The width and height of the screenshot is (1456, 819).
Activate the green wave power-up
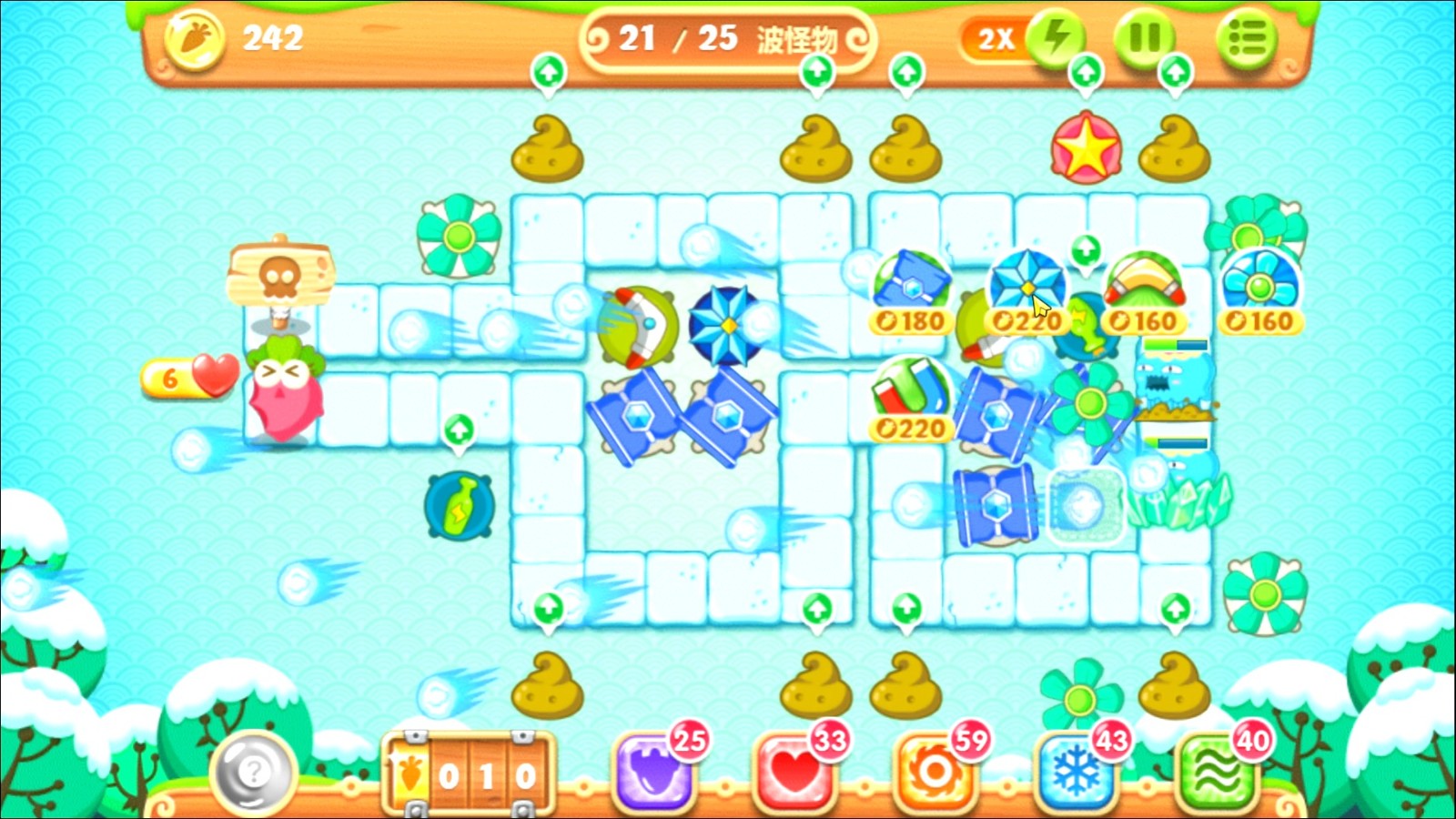tap(1217, 772)
